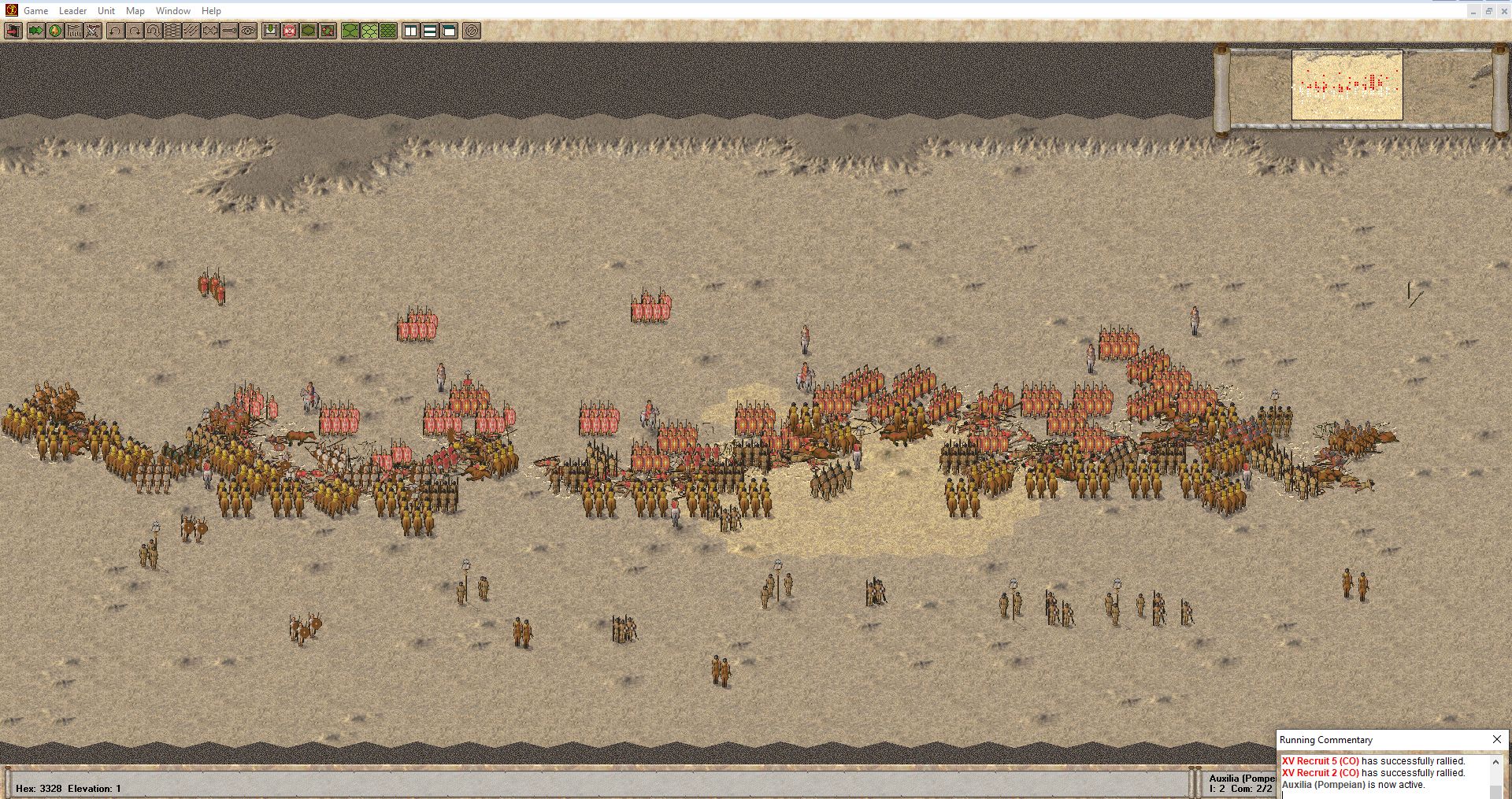Select the smallest hex grid view button
The height and width of the screenshot is (799, 1512).
click(388, 31)
